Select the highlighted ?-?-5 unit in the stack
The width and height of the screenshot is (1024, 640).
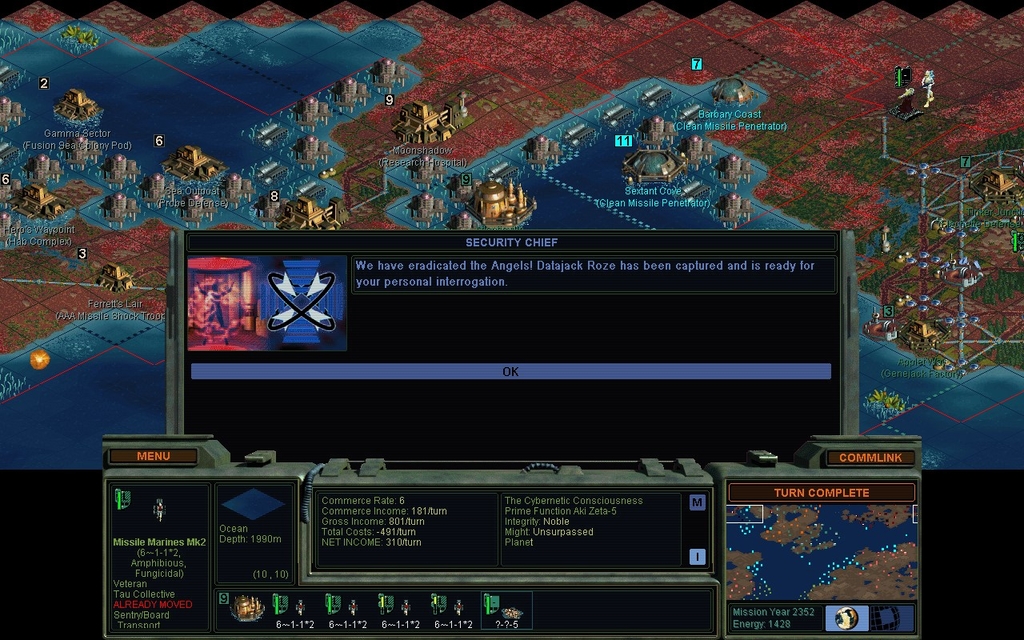click(507, 609)
